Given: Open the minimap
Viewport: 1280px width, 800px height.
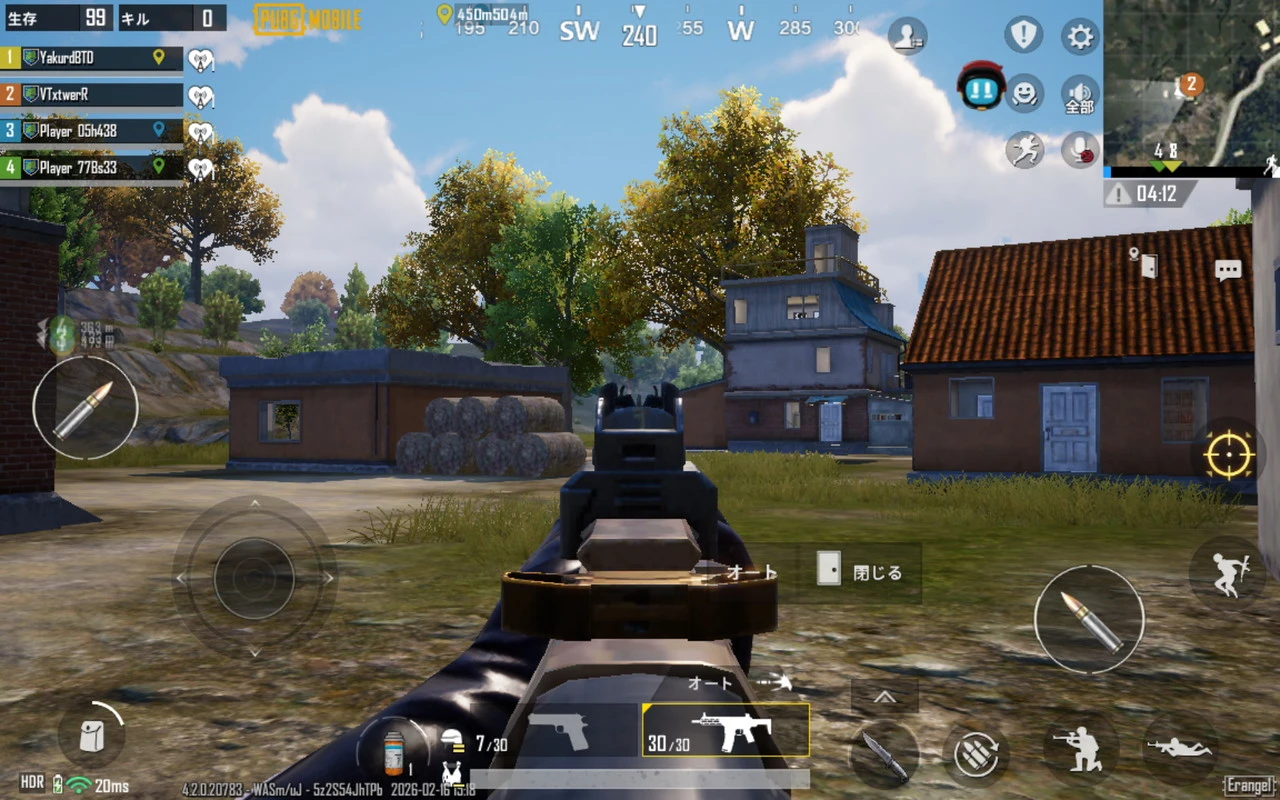Looking at the screenshot, I should click(1191, 83).
